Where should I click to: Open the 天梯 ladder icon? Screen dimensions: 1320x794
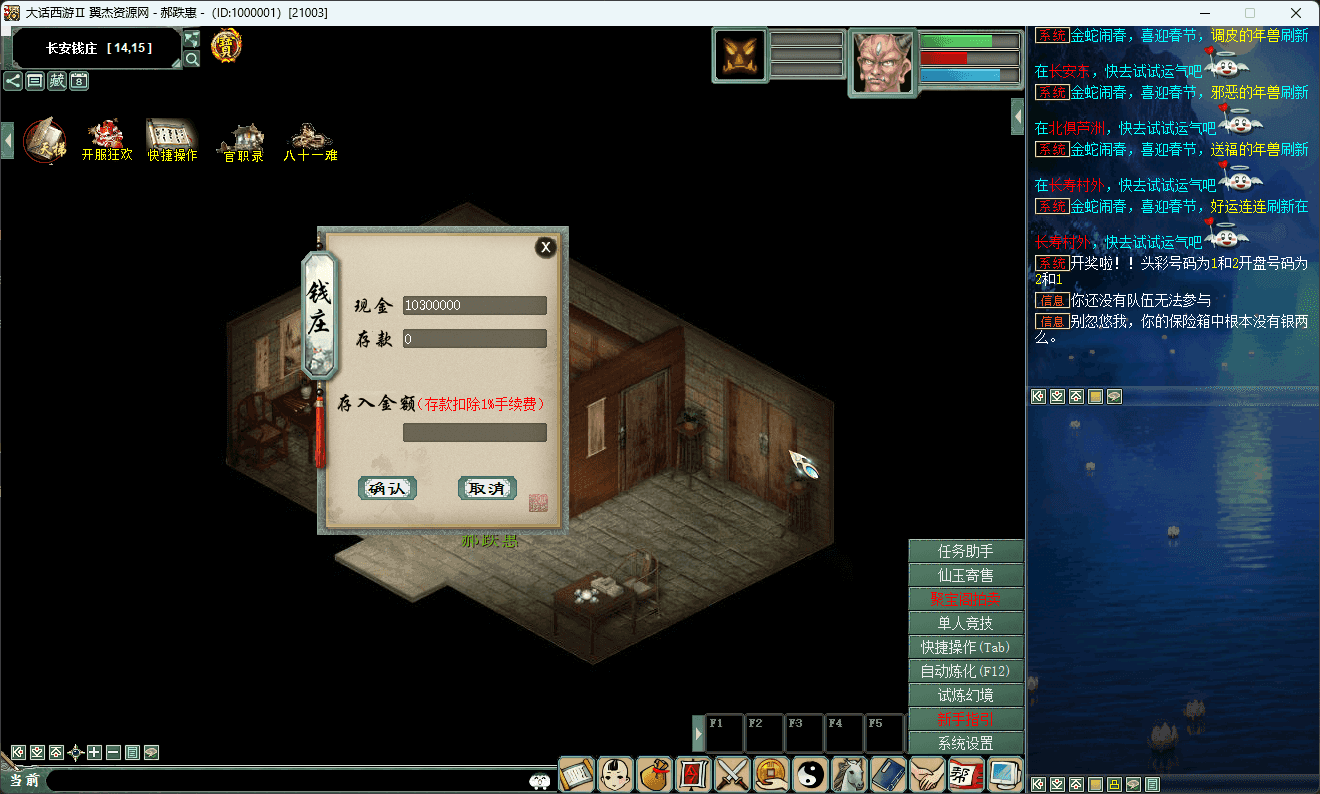[44, 140]
